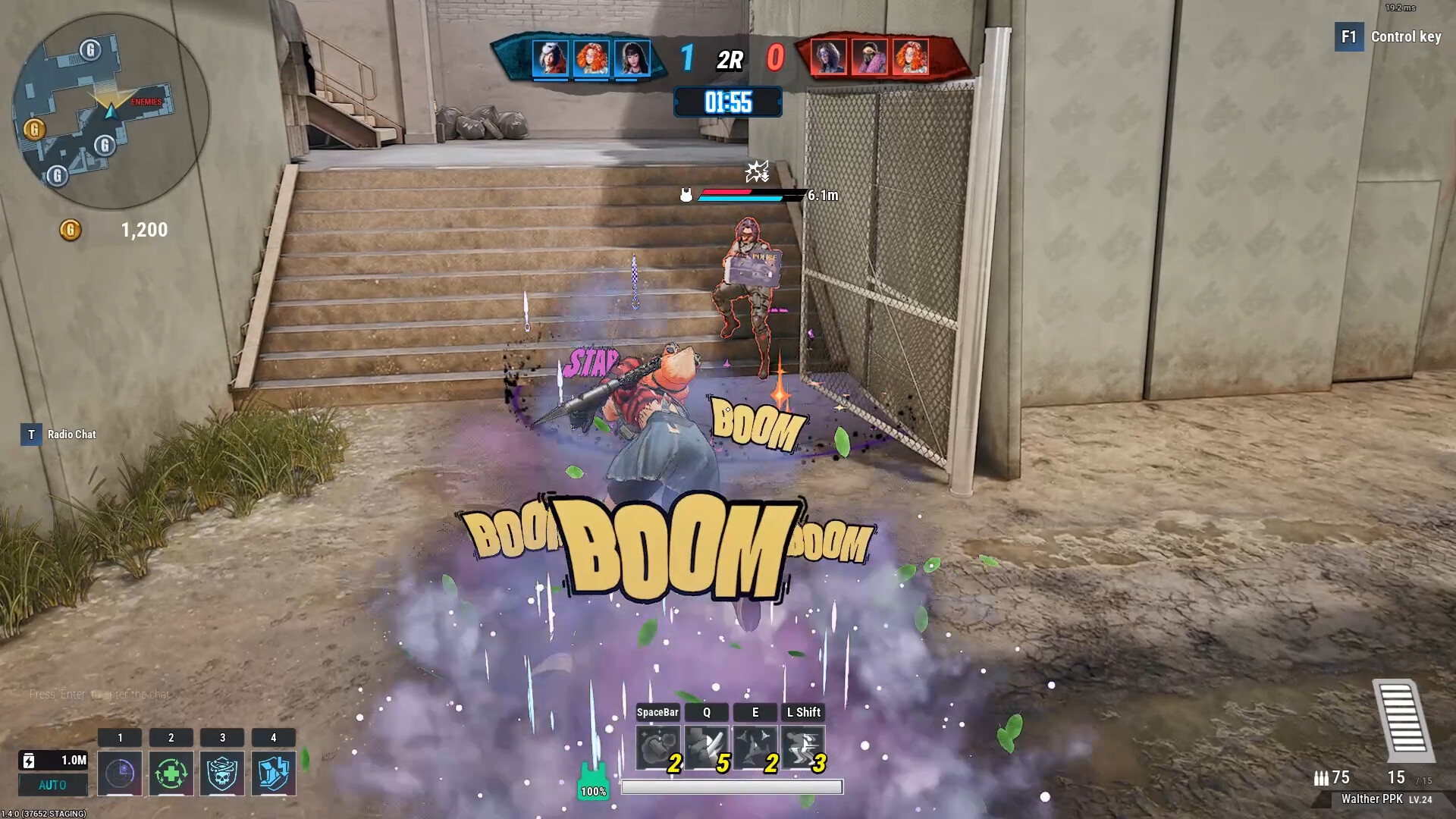Use the skull stun shield item in slot 3
Image resolution: width=1456 pixels, height=819 pixels.
coord(223,772)
